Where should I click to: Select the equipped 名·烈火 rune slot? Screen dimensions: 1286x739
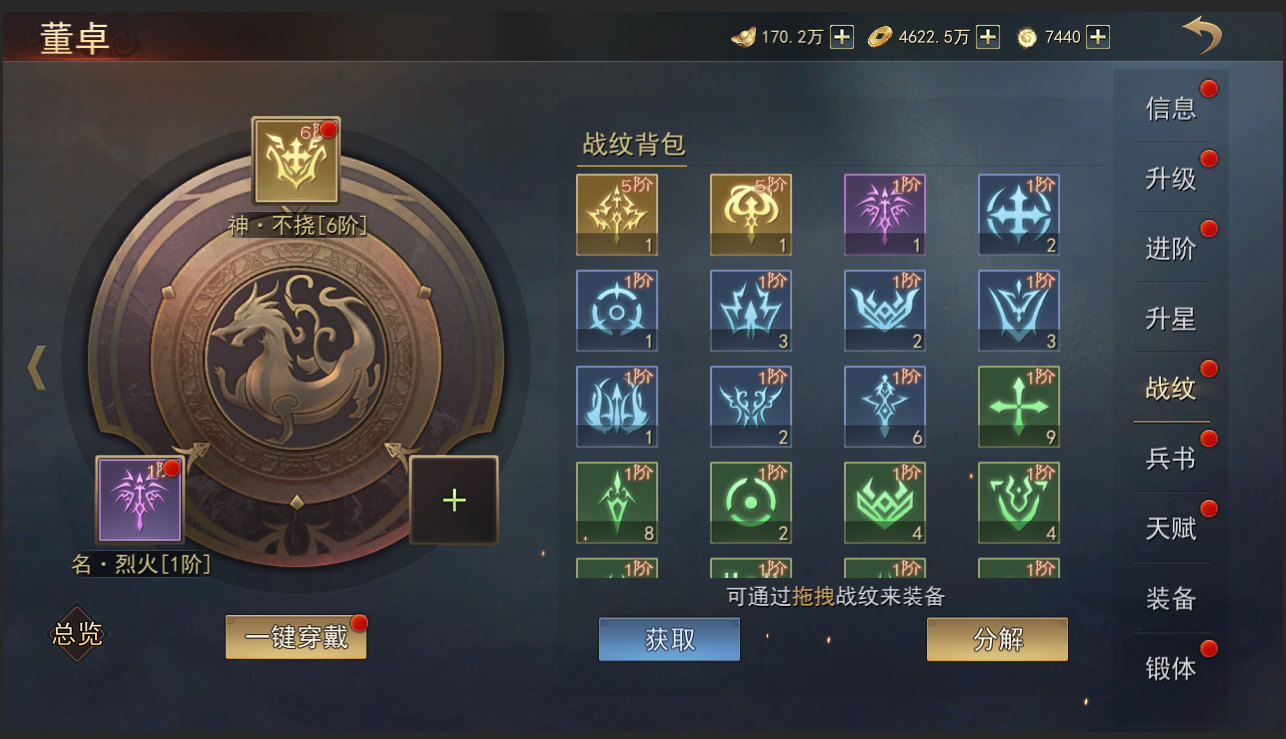point(140,499)
